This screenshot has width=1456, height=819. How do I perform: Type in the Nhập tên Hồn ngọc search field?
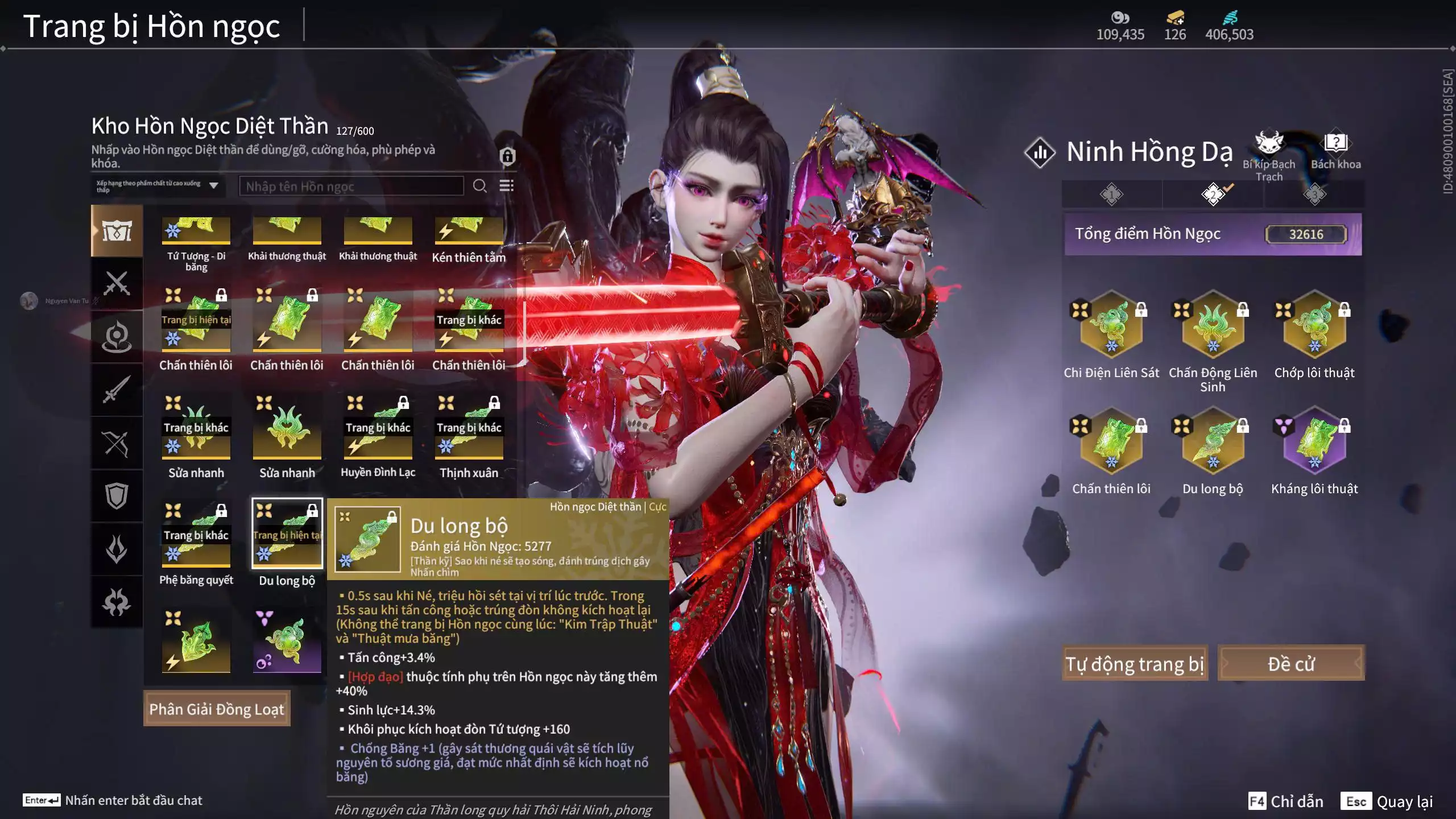click(351, 187)
